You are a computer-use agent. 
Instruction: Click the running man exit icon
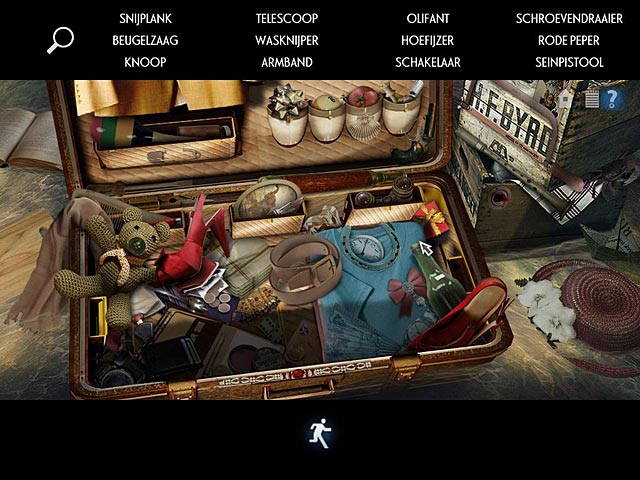(x=319, y=433)
